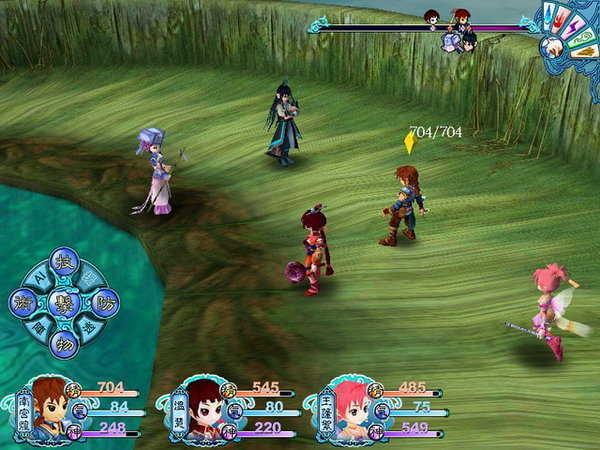Screen dimensions: 600x450
Task: Choose the escape (逃) wheel segment
Action: pyautogui.click(x=89, y=327)
